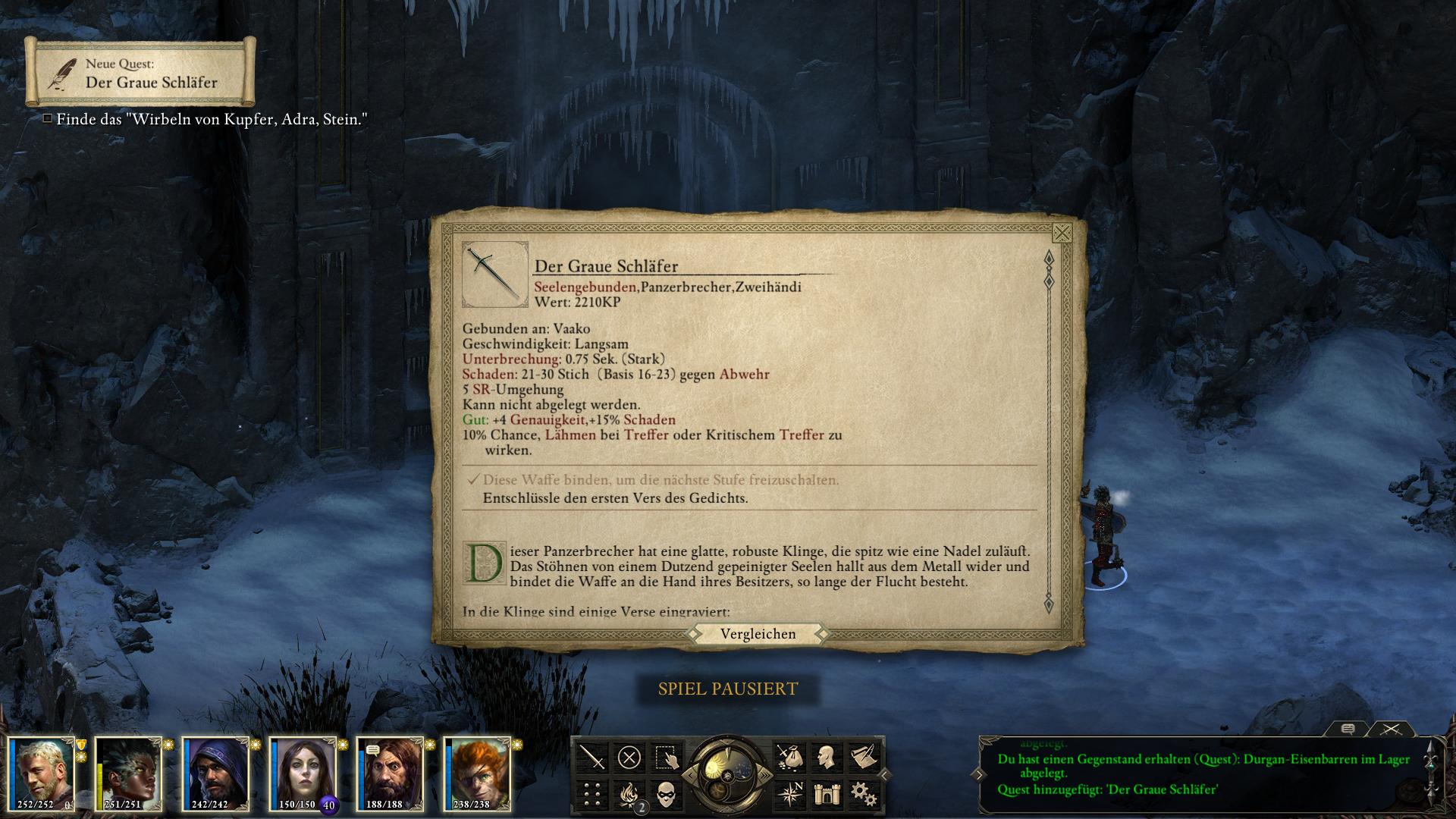
Task: Open the character sheet head icon
Action: [825, 757]
